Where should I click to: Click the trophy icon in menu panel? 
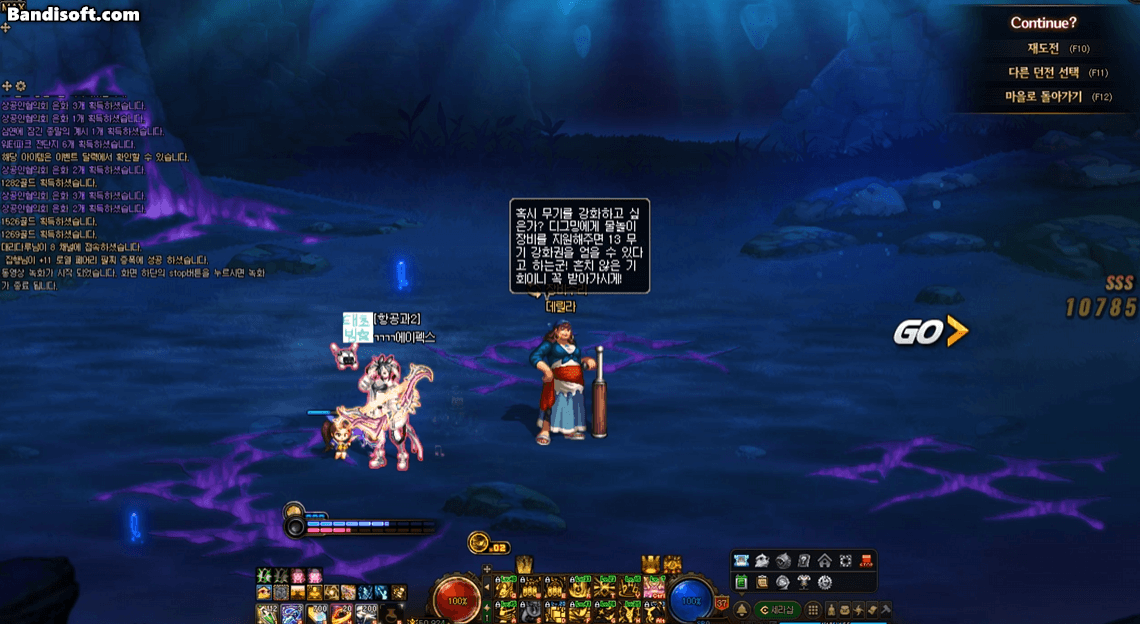point(804,582)
